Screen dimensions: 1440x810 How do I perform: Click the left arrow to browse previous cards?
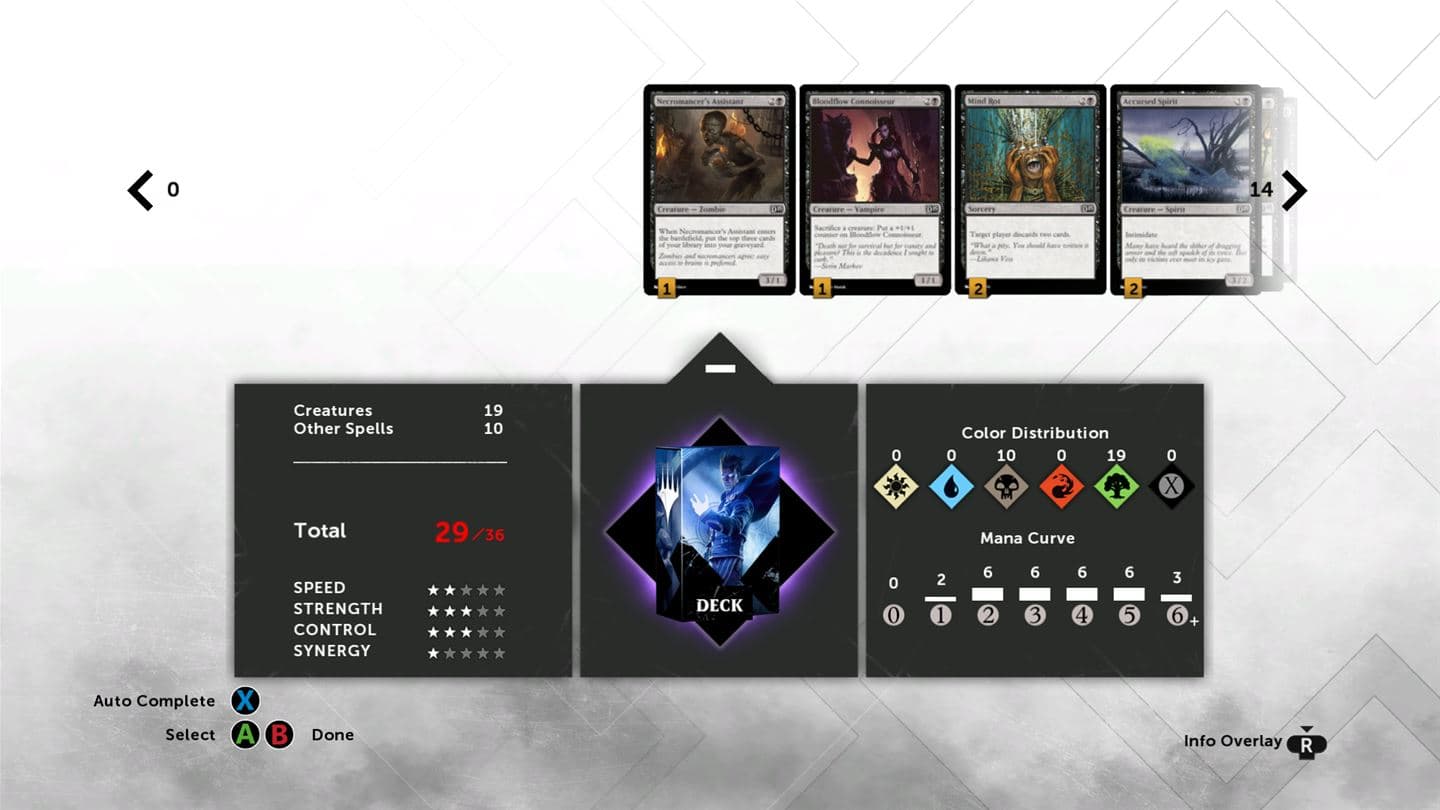(x=138, y=190)
